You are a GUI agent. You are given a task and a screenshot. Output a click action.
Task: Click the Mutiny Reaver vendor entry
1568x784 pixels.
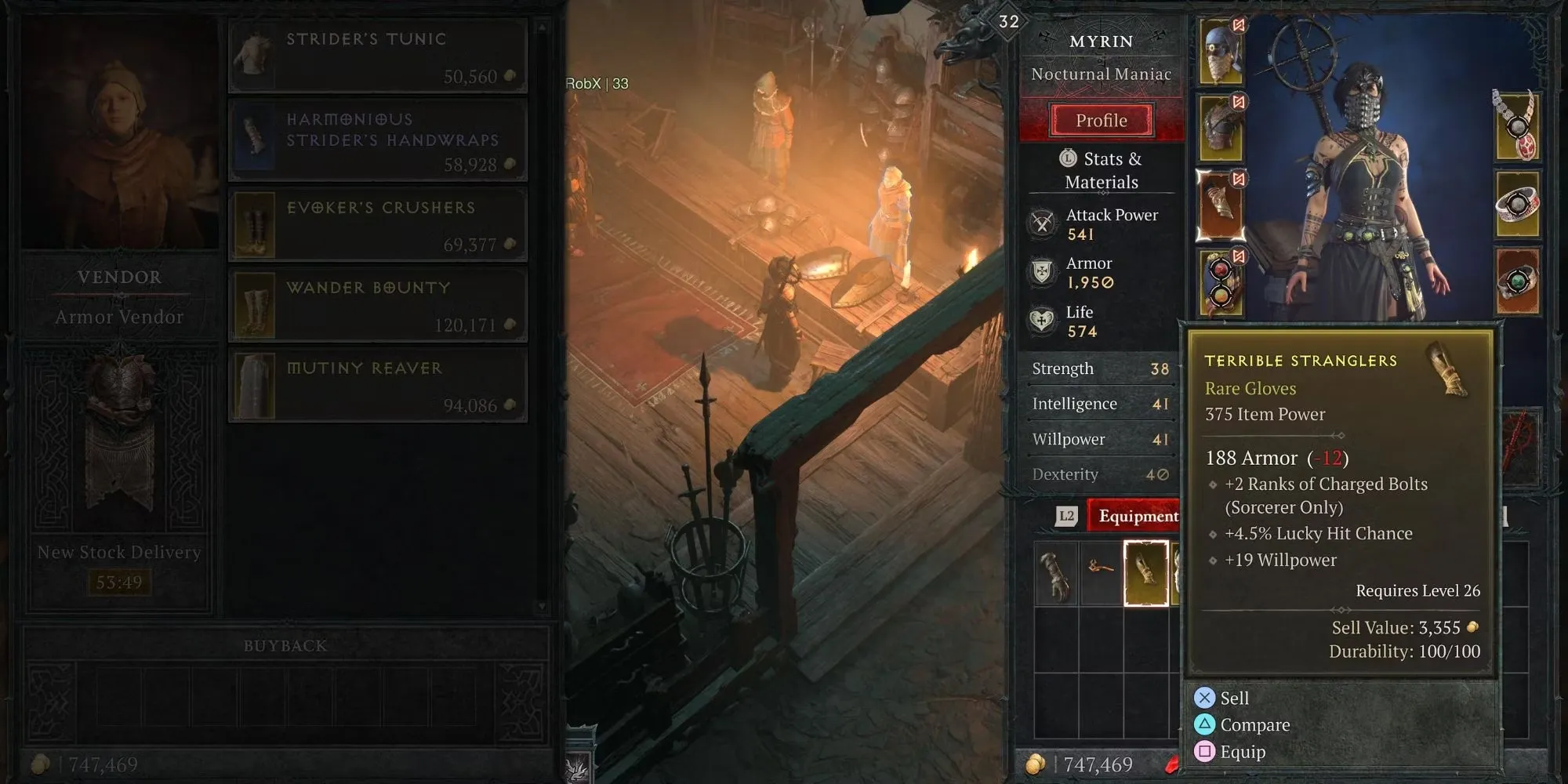point(378,386)
